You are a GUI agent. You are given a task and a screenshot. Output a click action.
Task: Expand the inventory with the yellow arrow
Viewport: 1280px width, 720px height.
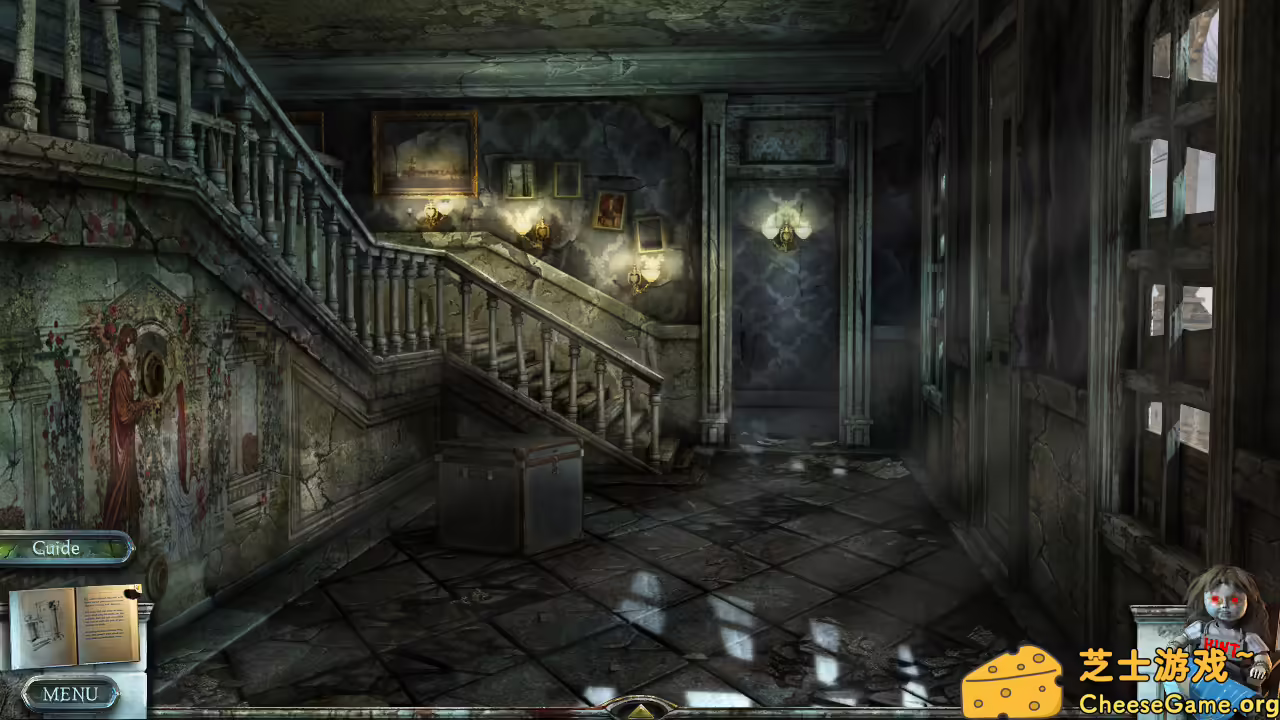click(x=639, y=712)
